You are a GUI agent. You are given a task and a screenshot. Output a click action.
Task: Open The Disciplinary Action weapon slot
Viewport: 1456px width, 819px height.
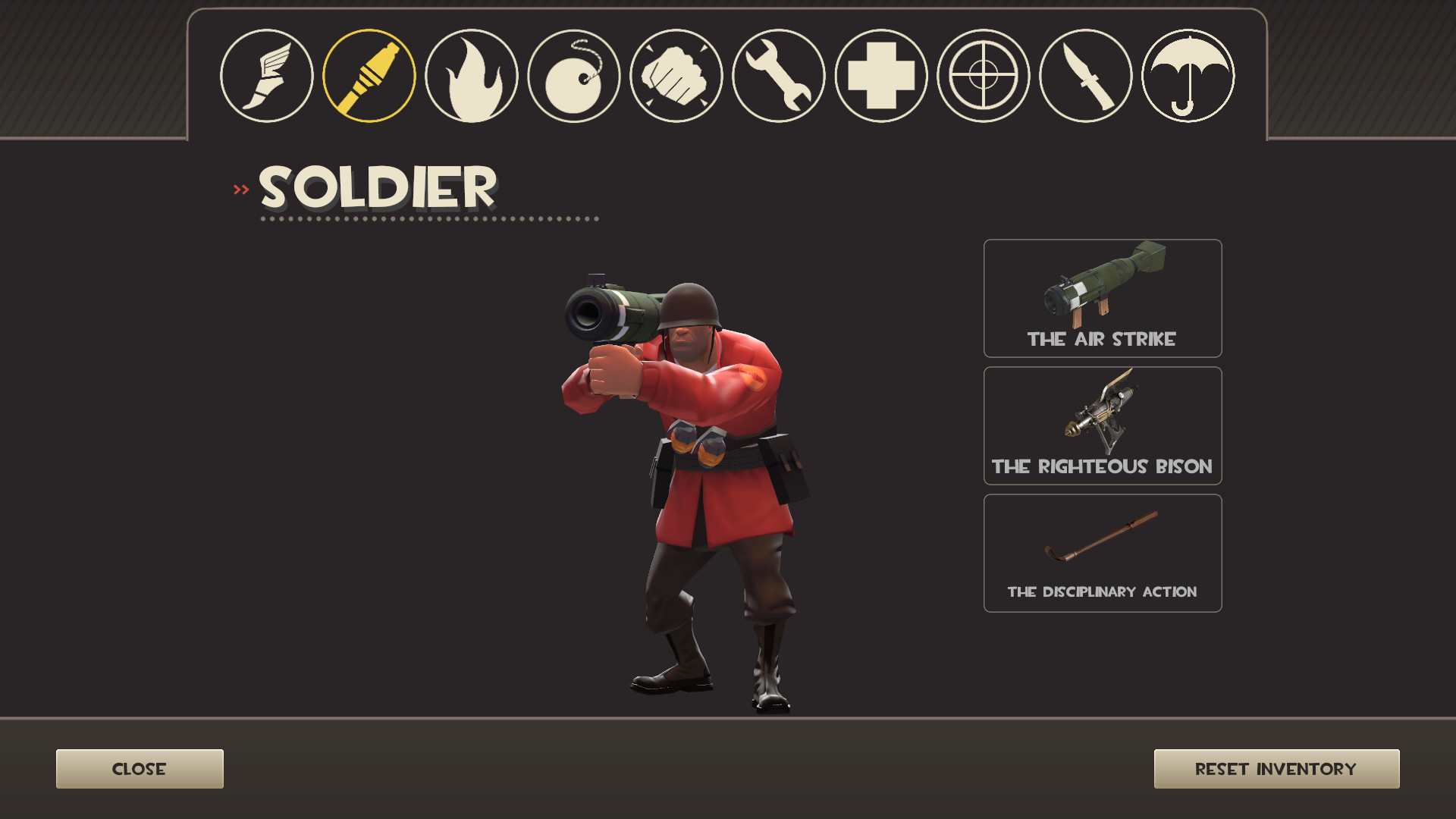click(x=1102, y=546)
